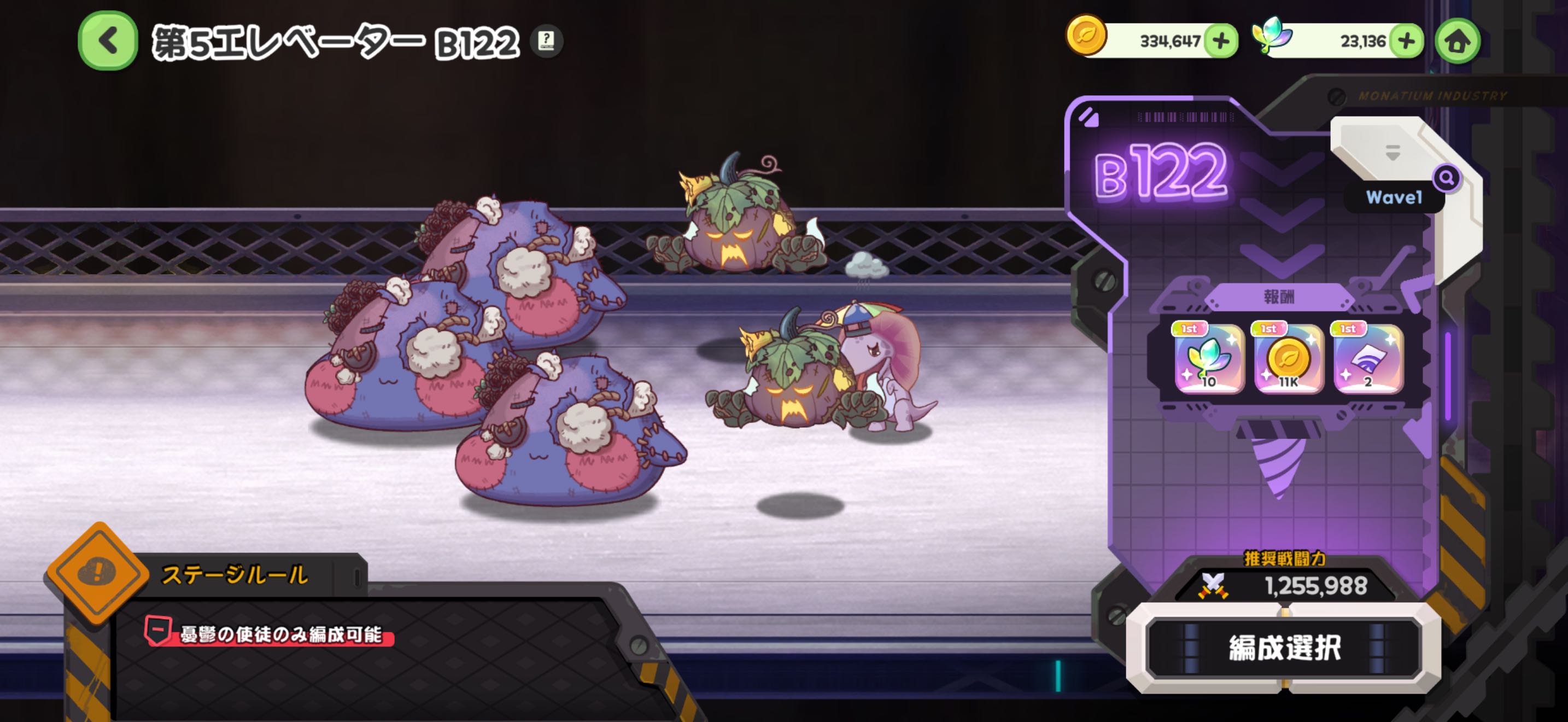Return to home with the house button

[1457, 42]
